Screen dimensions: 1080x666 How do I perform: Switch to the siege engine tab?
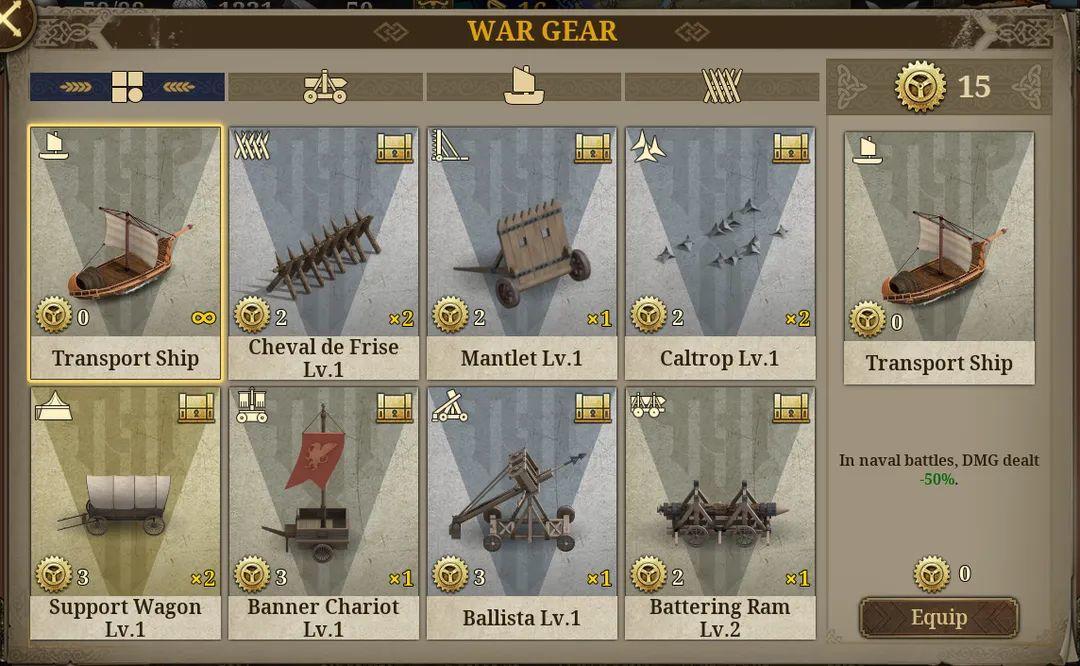[x=325, y=87]
